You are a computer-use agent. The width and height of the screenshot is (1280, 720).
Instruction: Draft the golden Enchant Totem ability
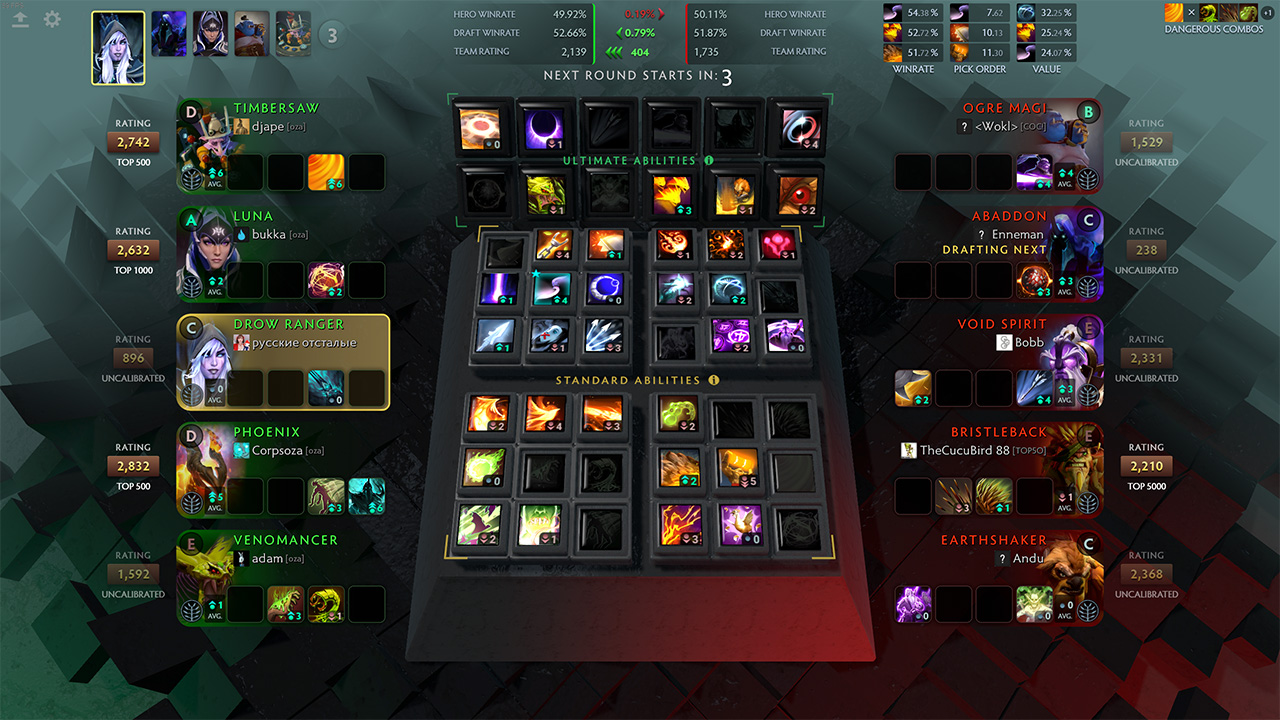point(736,468)
